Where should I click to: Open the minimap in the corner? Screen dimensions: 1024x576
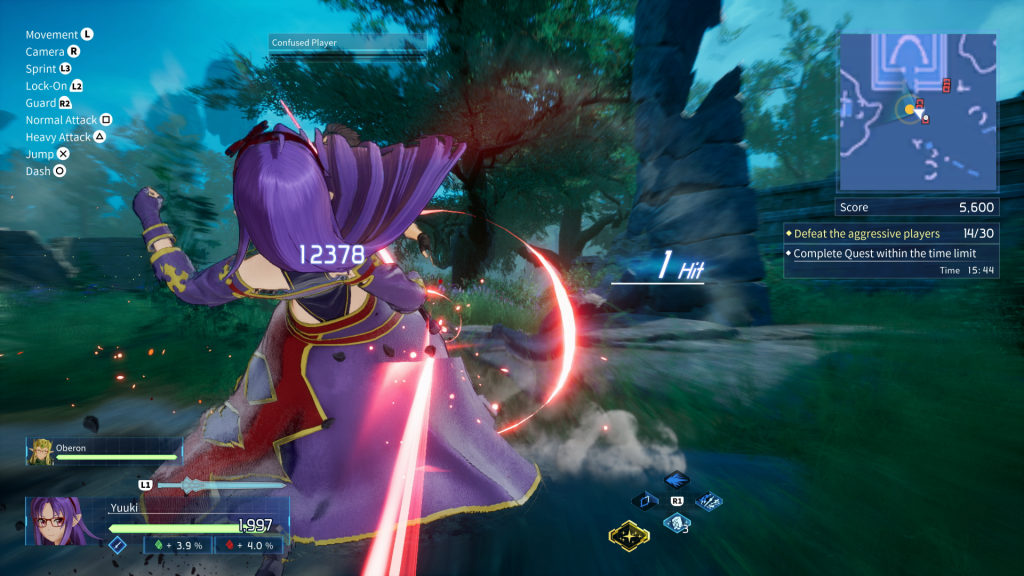pos(917,112)
